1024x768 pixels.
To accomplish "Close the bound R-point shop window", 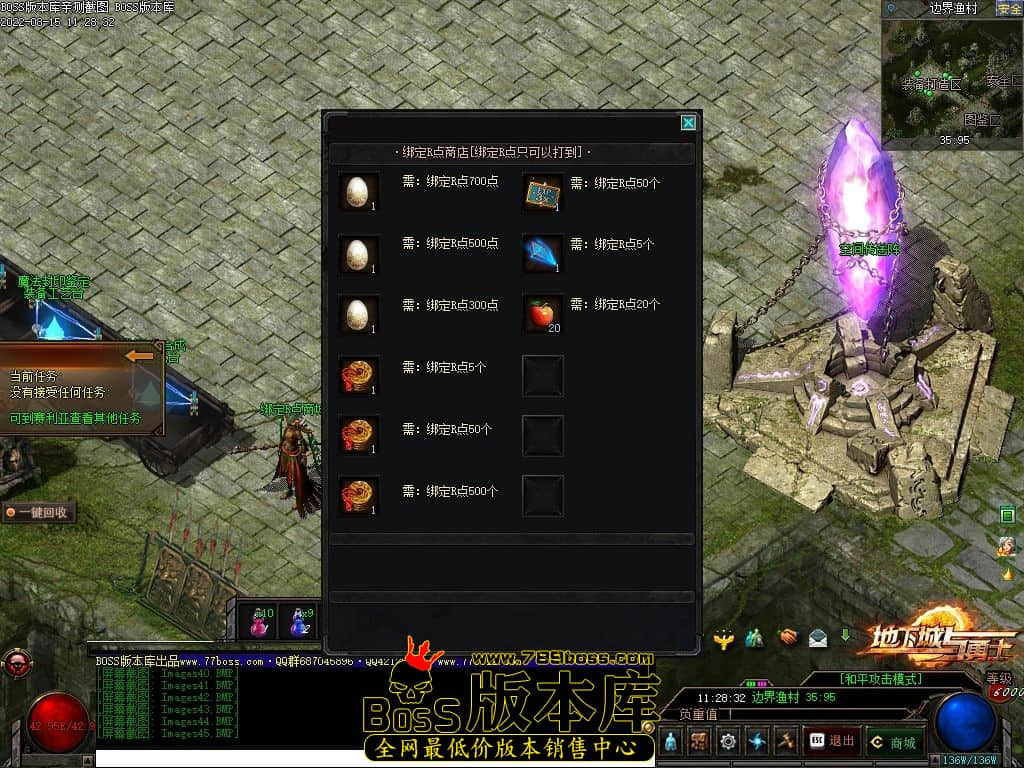I will pyautogui.click(x=688, y=123).
